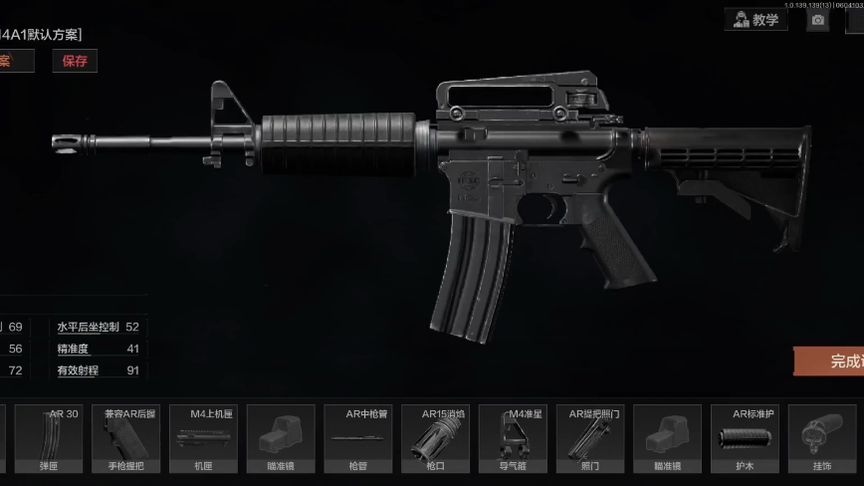Confirm the build with the orange 完成 button
Image resolution: width=864 pixels, height=486 pixels.
(x=830, y=361)
